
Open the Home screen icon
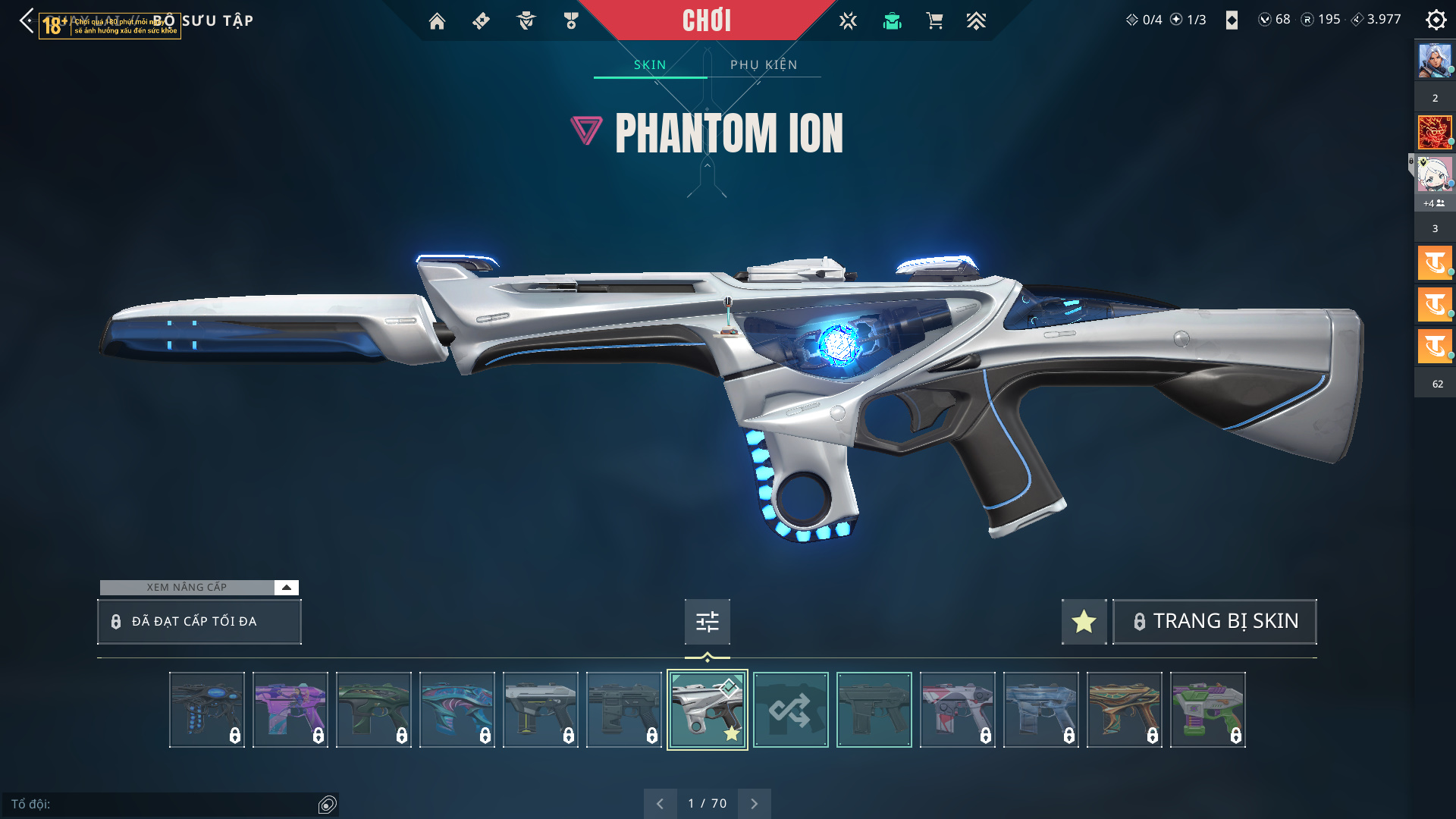[437, 21]
